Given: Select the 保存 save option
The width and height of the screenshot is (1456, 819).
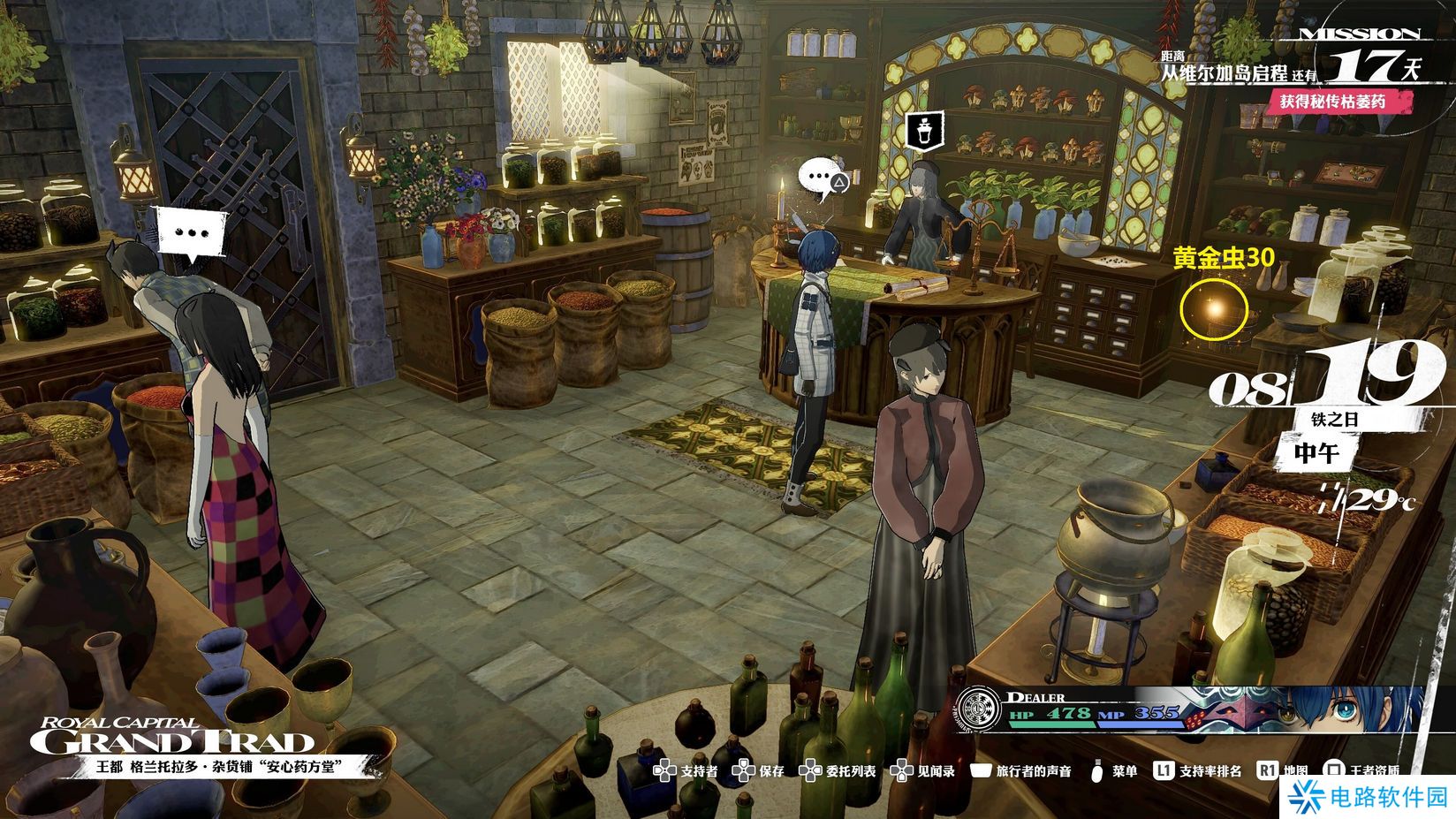Looking at the screenshot, I should [x=759, y=771].
